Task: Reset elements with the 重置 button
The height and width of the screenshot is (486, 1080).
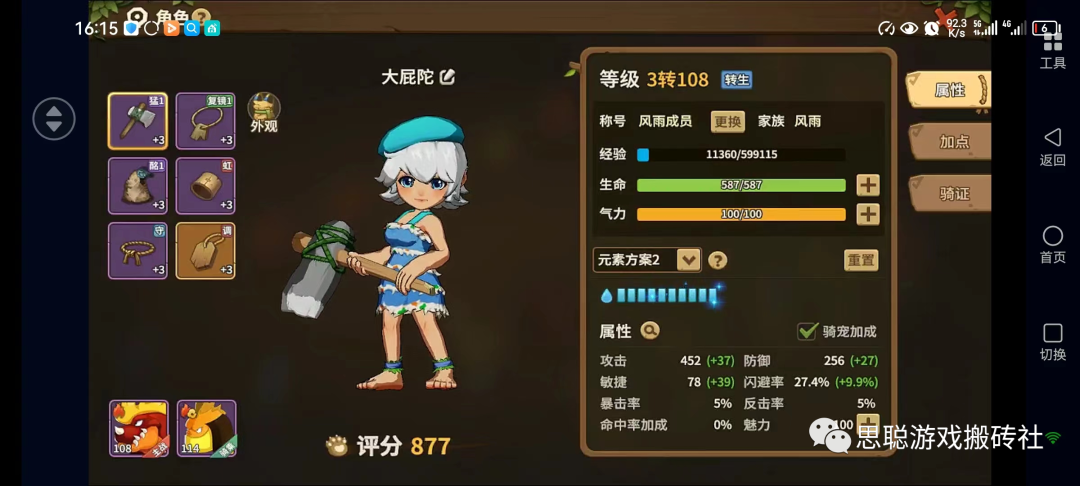Action: tap(861, 260)
